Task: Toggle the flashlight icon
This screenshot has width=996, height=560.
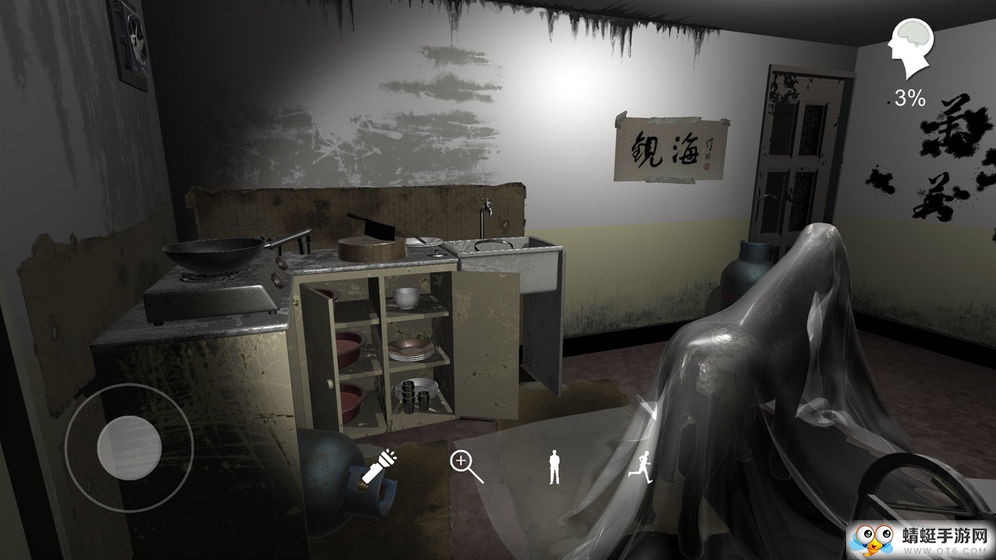Action: 379,467
